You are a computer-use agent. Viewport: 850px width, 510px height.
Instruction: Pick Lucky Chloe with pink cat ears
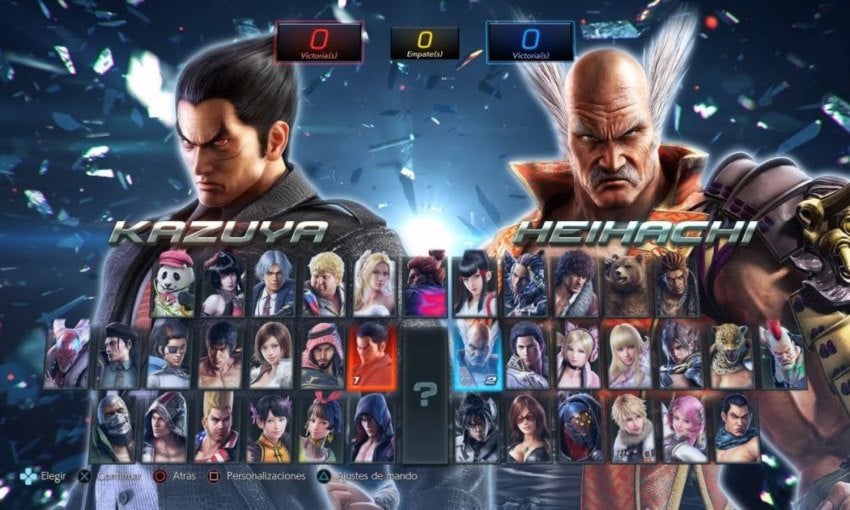(579, 356)
